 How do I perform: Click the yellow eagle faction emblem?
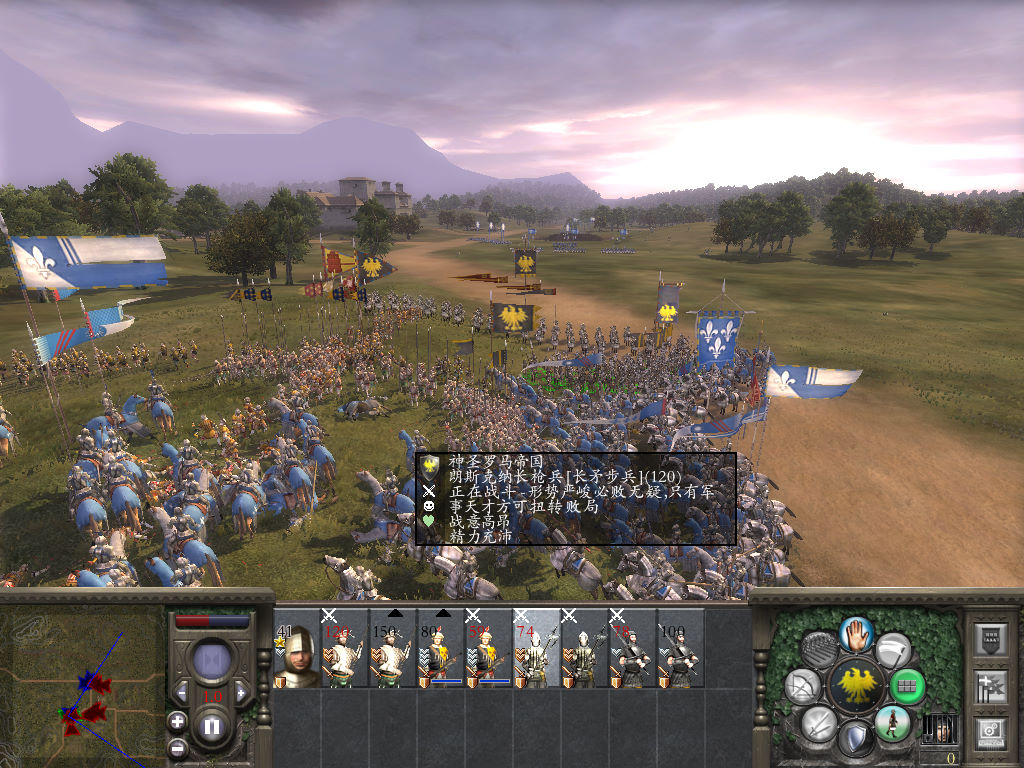coord(855,686)
